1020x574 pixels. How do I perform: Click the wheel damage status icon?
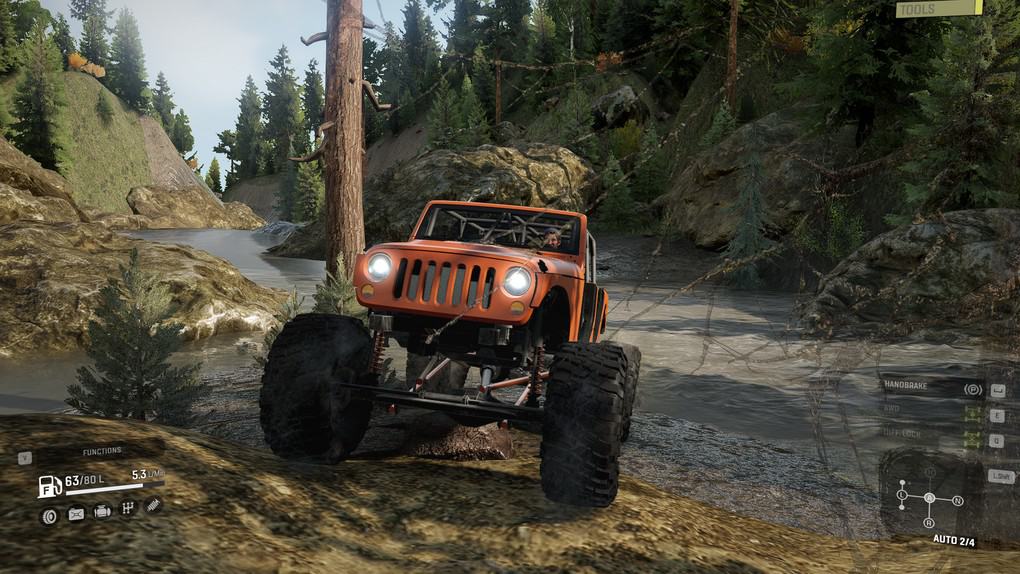49,515
